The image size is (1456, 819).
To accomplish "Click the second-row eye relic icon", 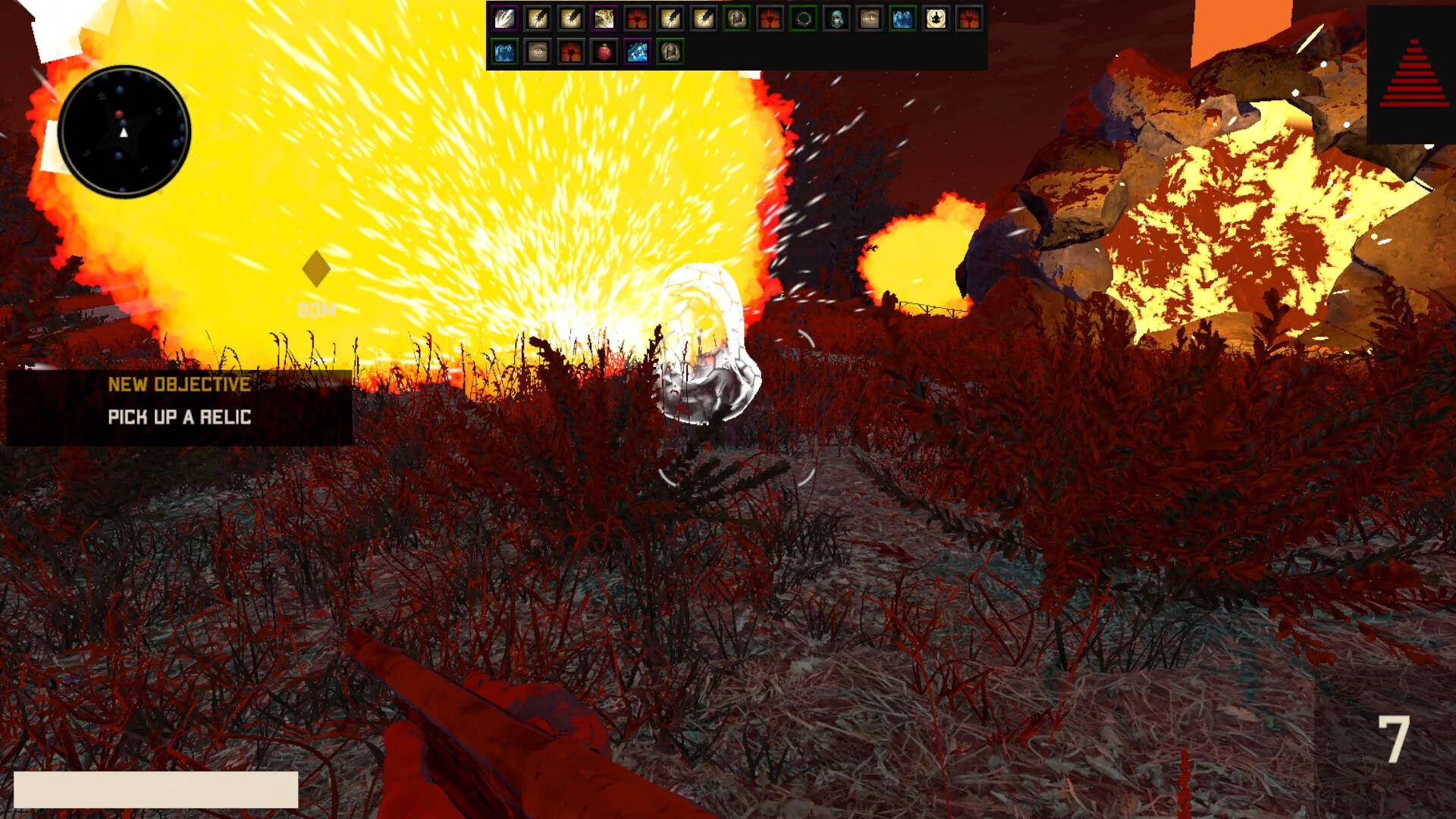I will [538, 52].
